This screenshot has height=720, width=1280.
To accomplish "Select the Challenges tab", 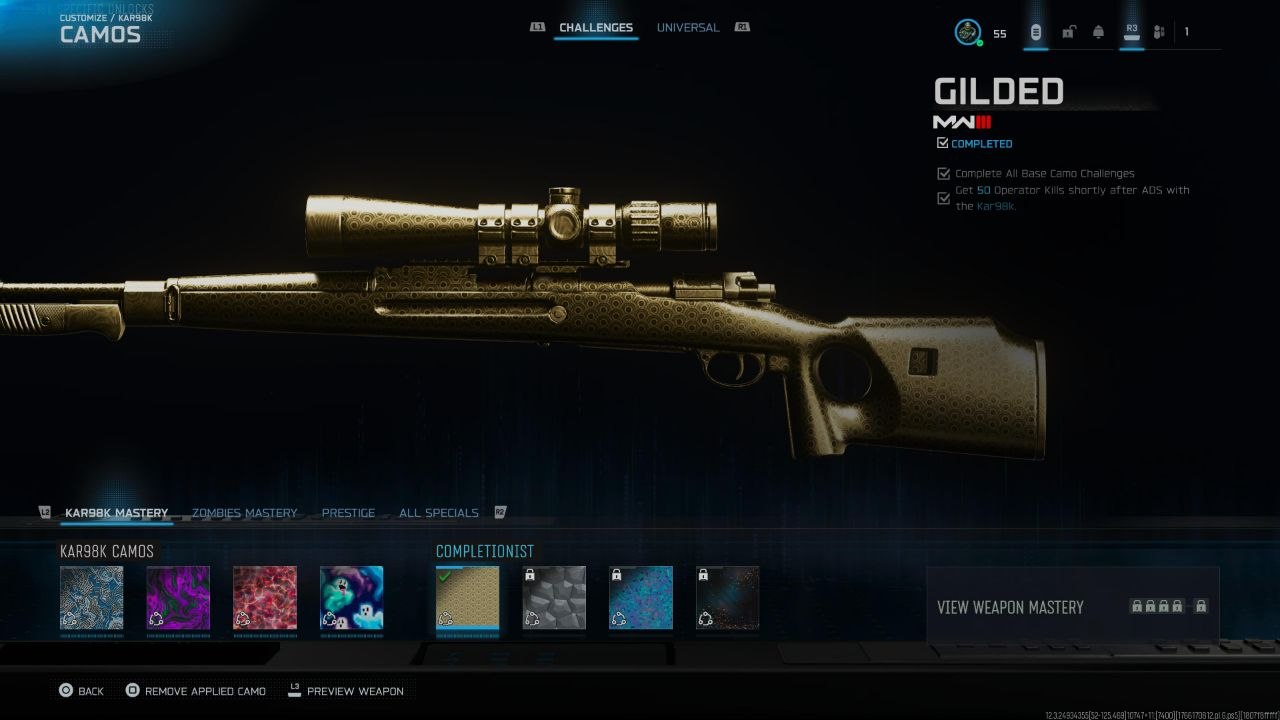I will click(595, 28).
